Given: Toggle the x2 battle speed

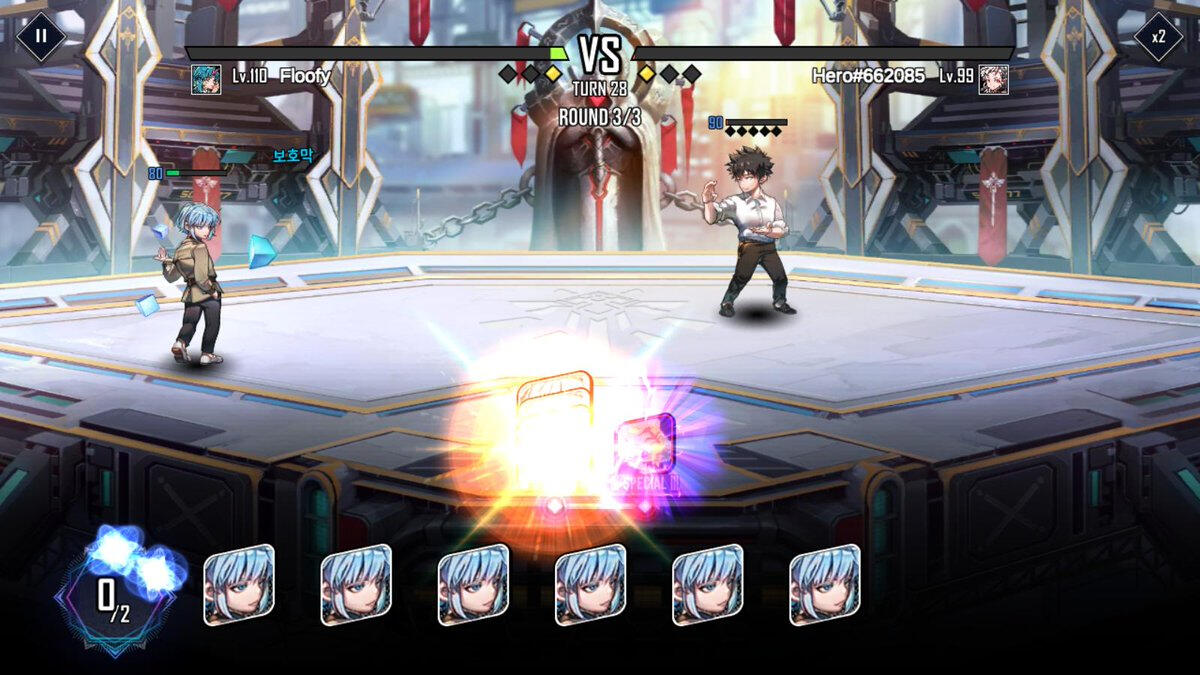Looking at the screenshot, I should click(1158, 36).
